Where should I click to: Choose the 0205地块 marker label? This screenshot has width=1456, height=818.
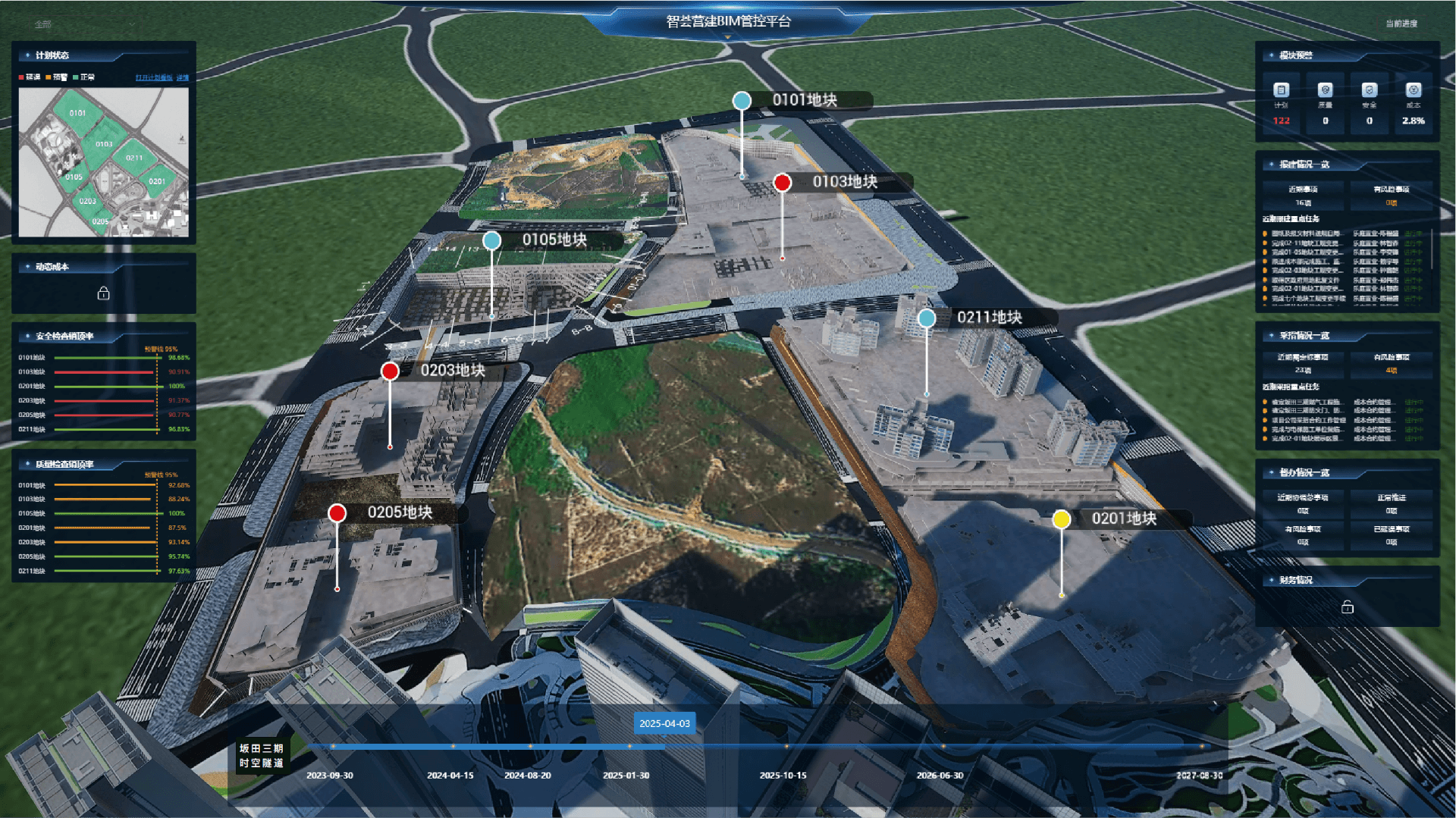point(400,512)
